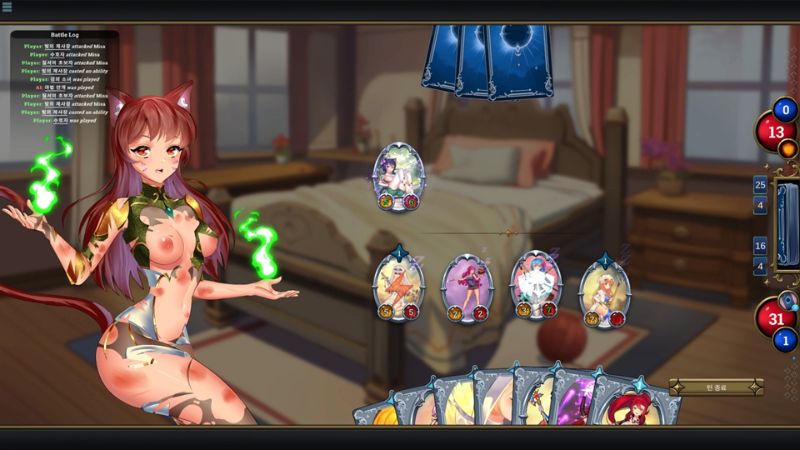Select the blue-haired board card with white burst

pos(536,284)
